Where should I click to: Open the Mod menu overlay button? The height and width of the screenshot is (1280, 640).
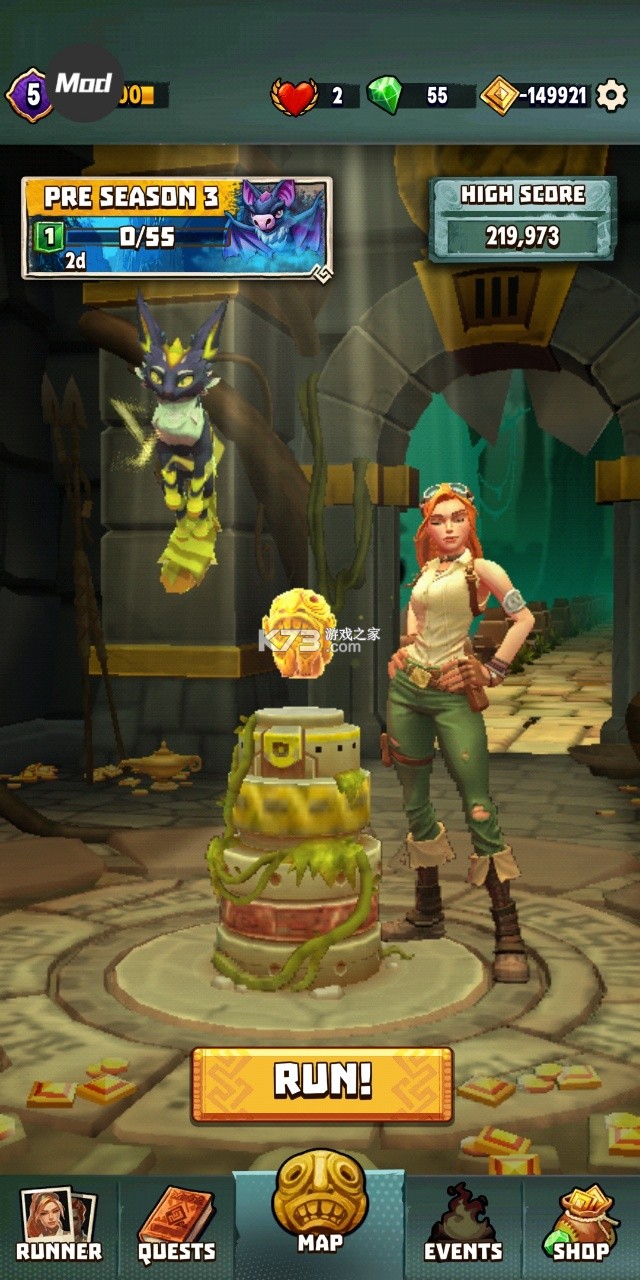(86, 84)
